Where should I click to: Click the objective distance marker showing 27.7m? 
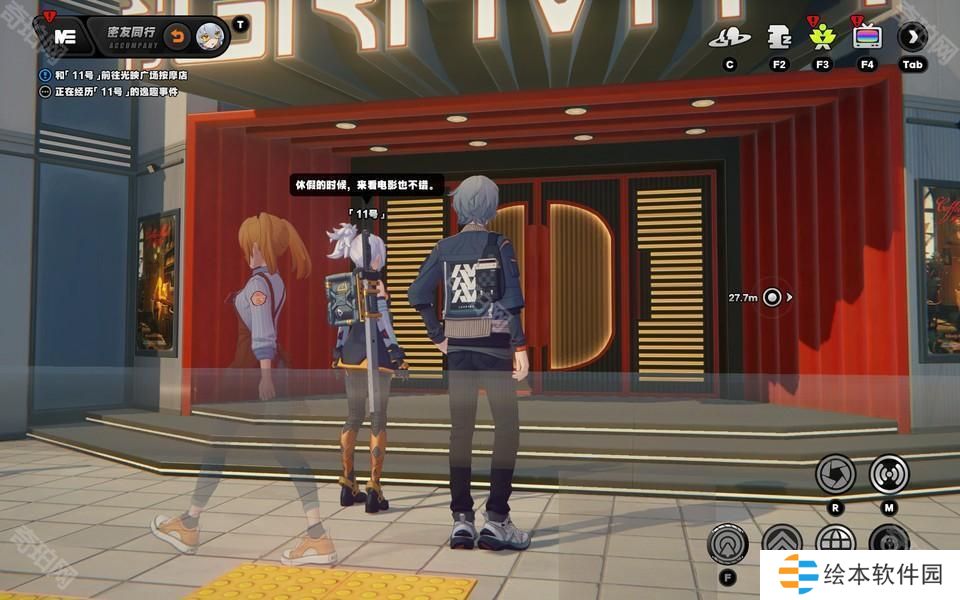(x=771, y=297)
